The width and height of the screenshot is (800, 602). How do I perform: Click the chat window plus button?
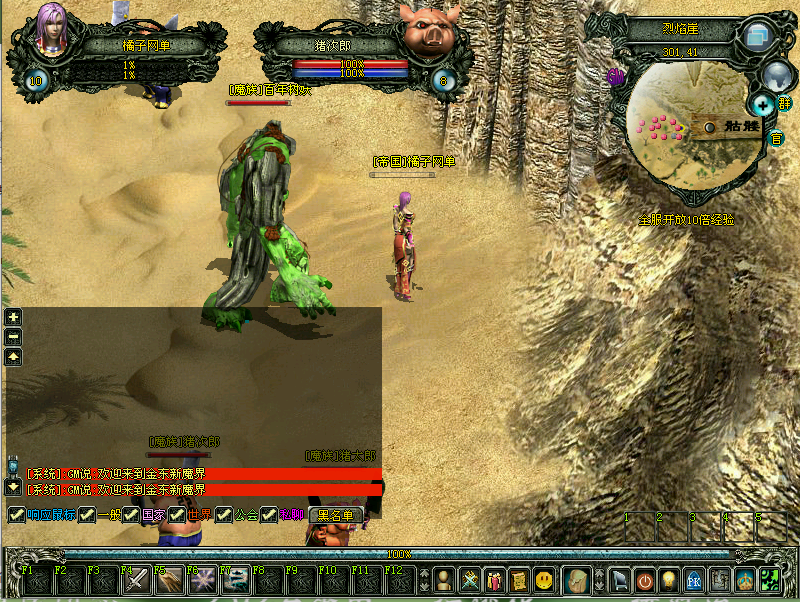(x=13, y=317)
